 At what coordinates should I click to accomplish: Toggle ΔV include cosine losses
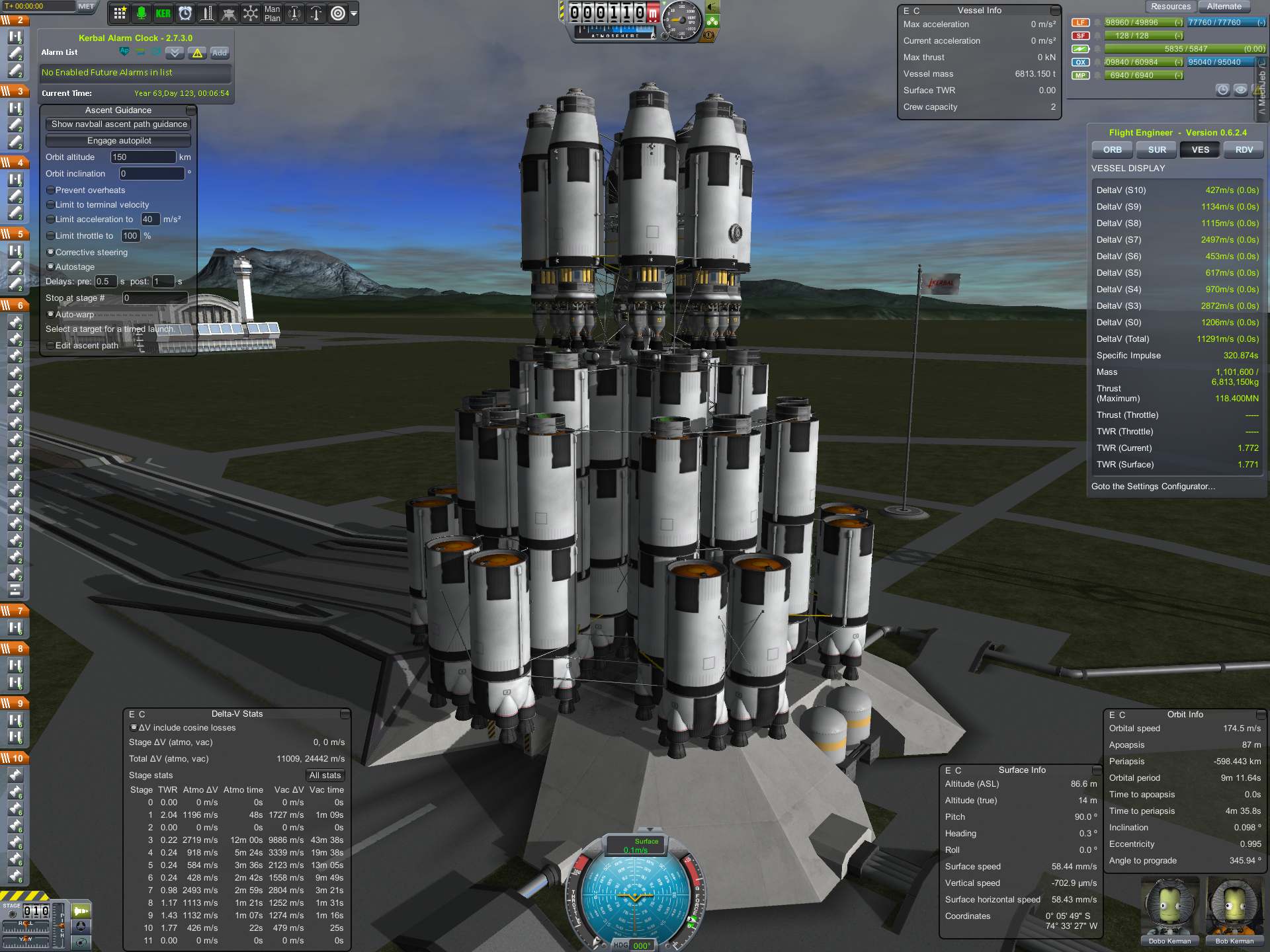coord(134,728)
